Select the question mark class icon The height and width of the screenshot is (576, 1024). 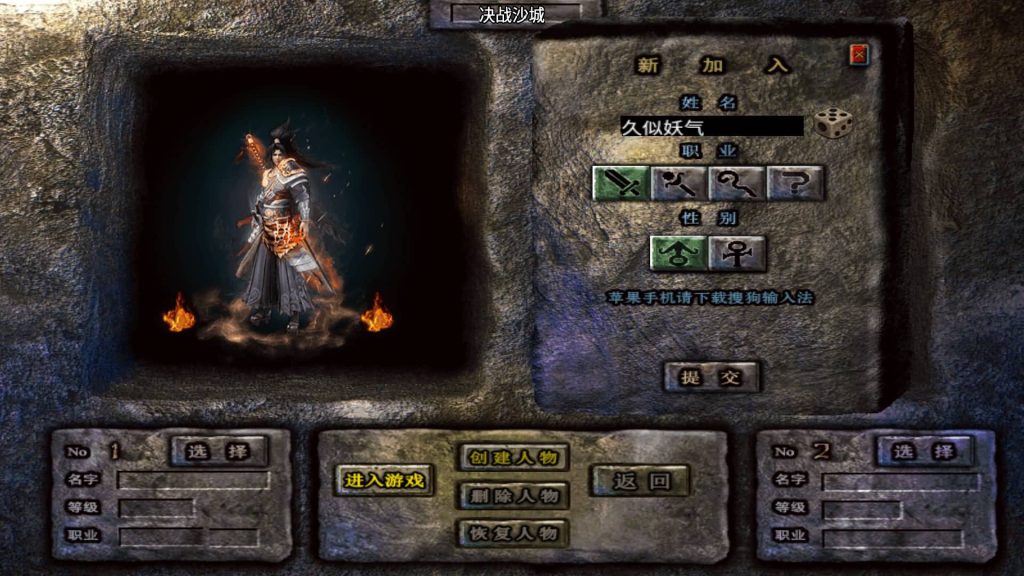[795, 183]
